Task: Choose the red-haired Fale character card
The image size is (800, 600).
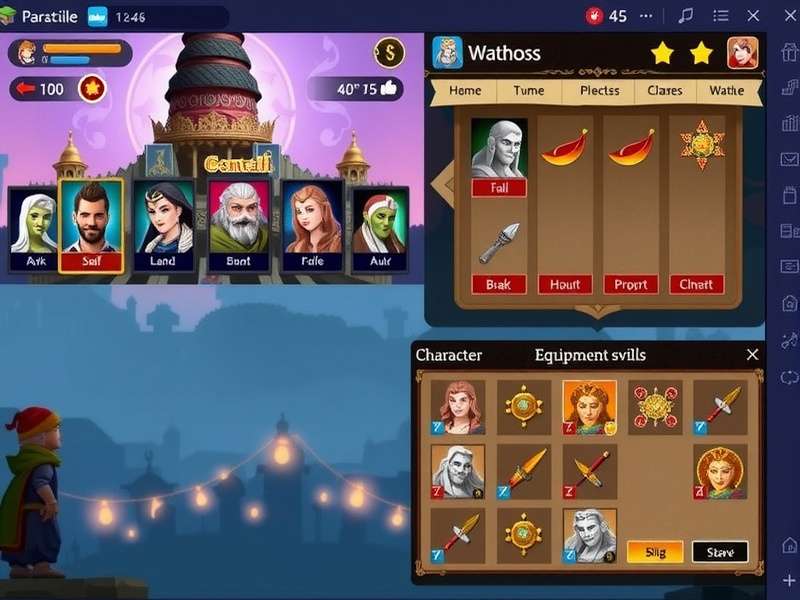Action: (x=312, y=229)
